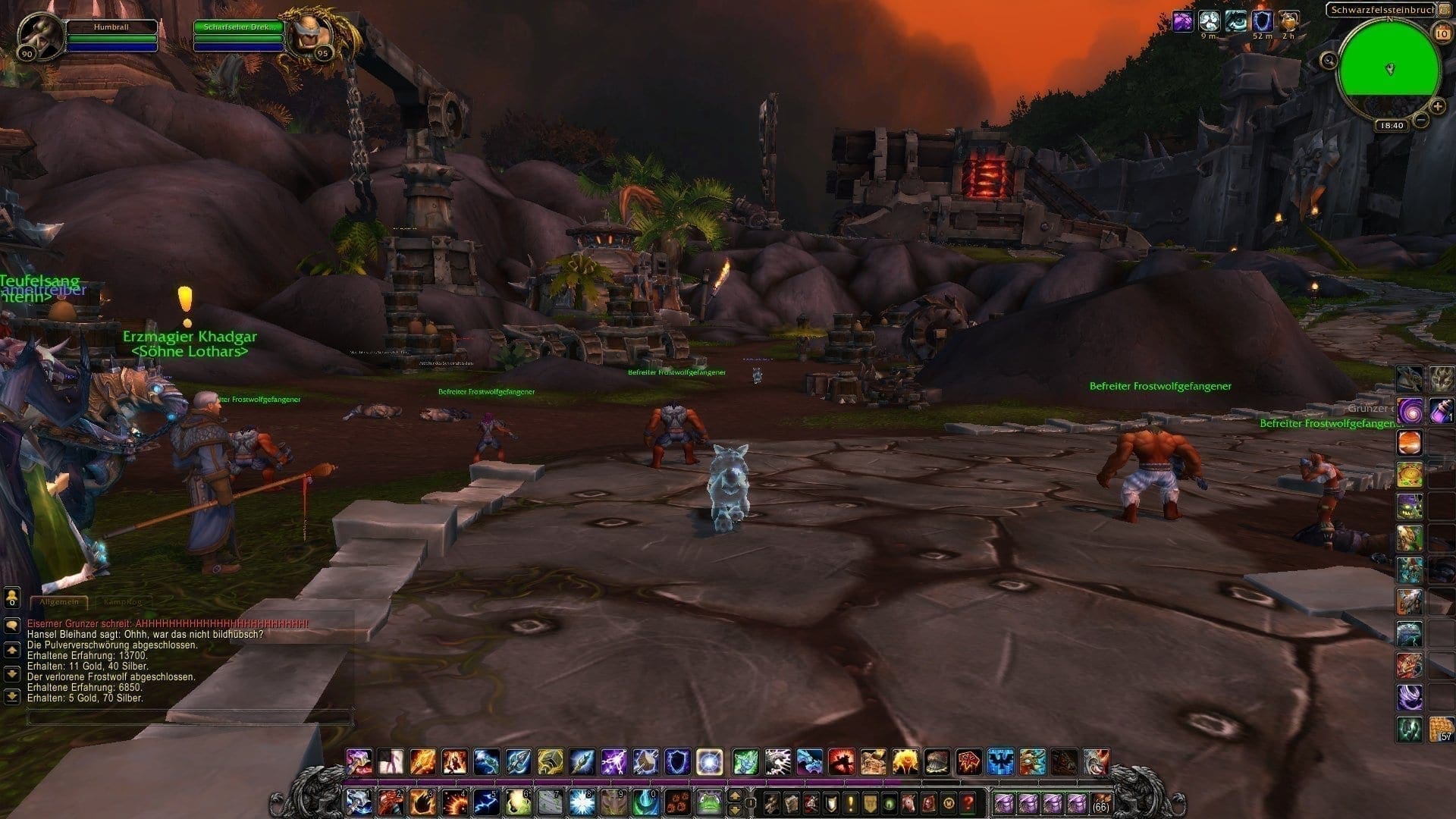Toggle the minimap tracking magnifier button
Screen dimensions: 1456x819
click(x=1329, y=61)
